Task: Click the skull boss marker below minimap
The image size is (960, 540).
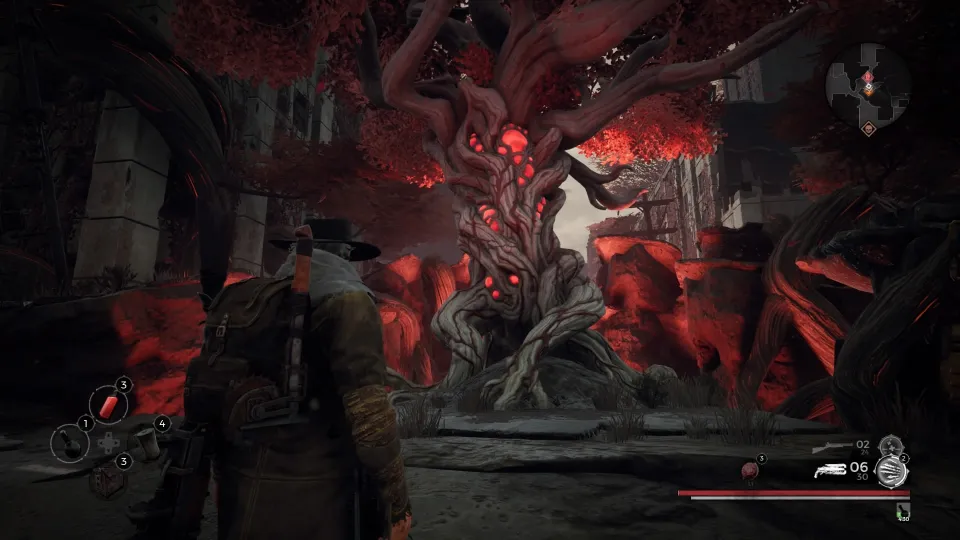Action: [x=868, y=128]
